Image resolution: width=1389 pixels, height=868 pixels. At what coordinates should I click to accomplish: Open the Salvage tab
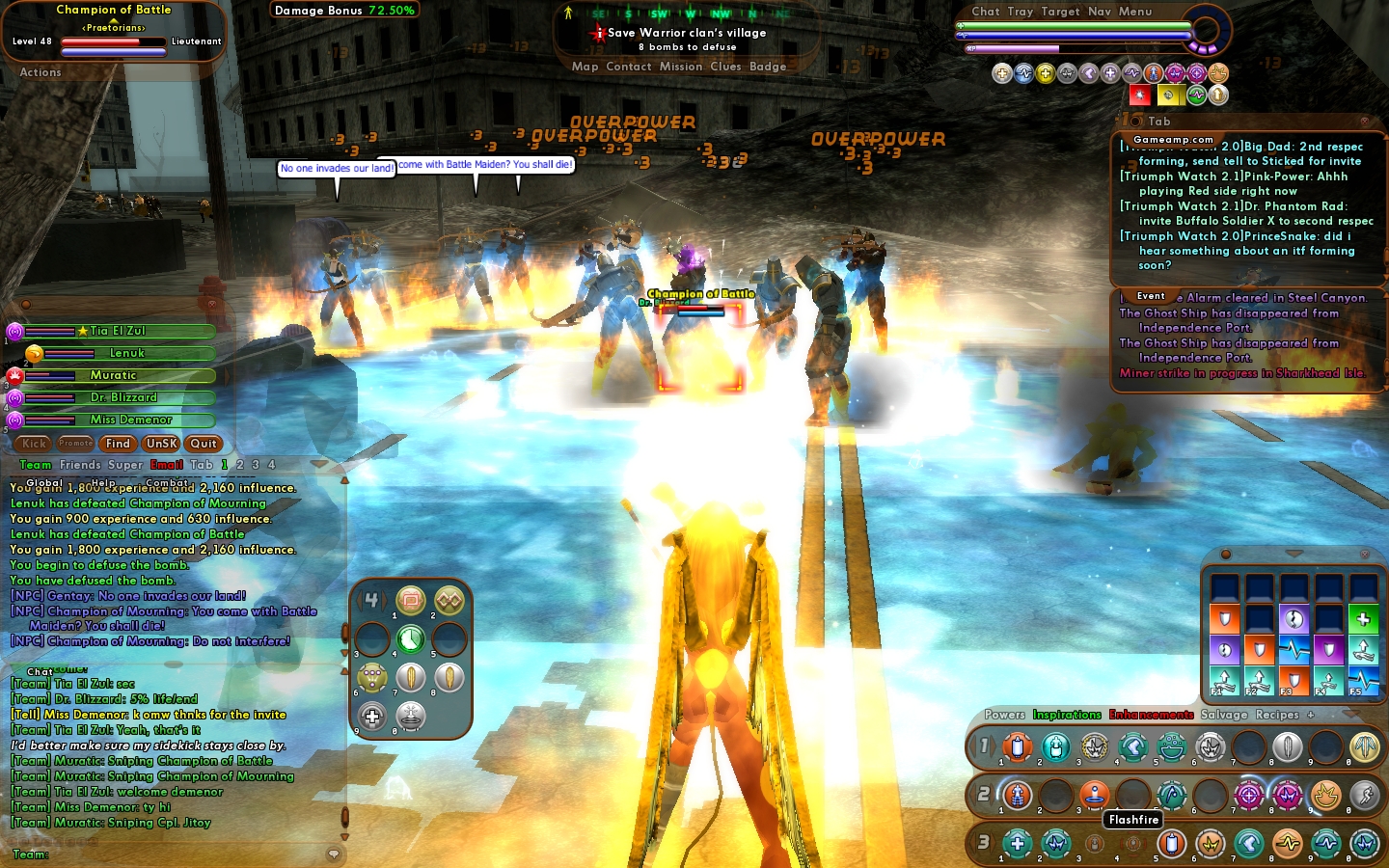point(1224,715)
